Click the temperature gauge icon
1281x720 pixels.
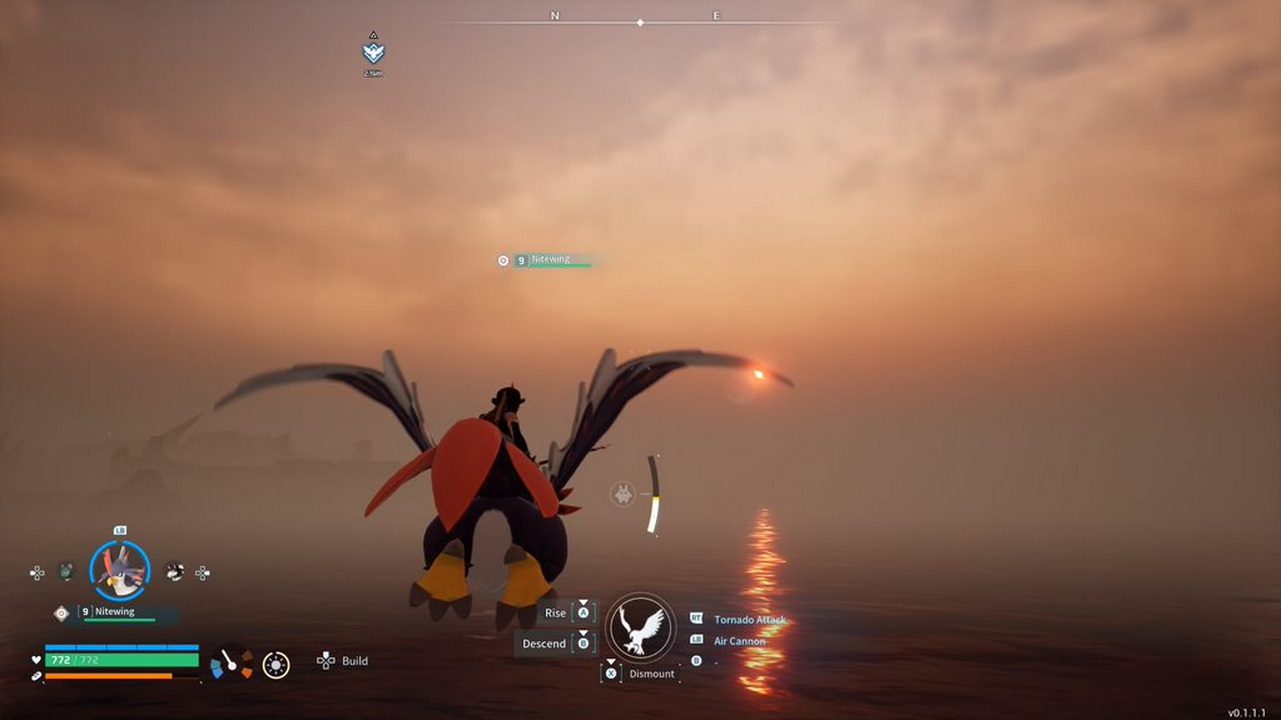231,662
